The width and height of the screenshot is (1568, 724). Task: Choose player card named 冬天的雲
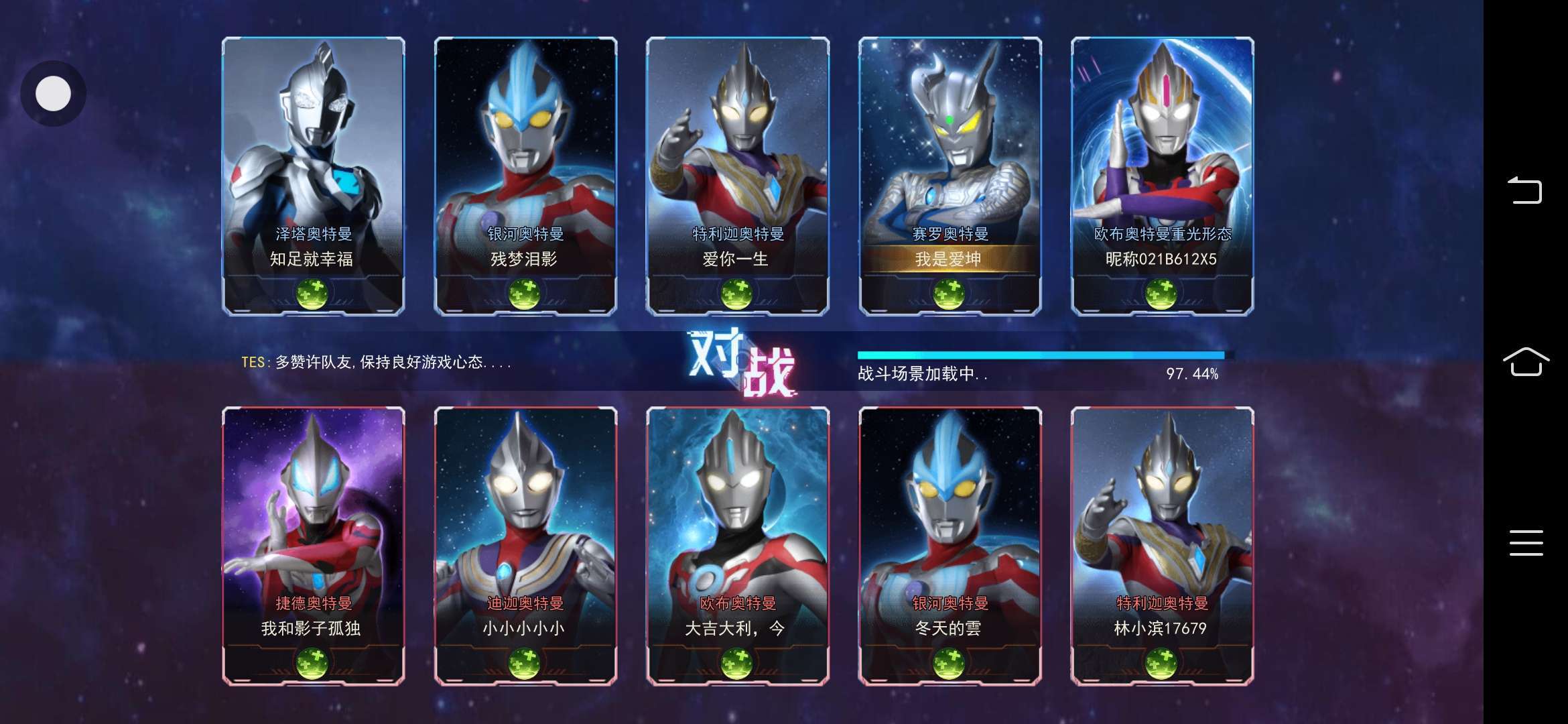click(x=950, y=545)
